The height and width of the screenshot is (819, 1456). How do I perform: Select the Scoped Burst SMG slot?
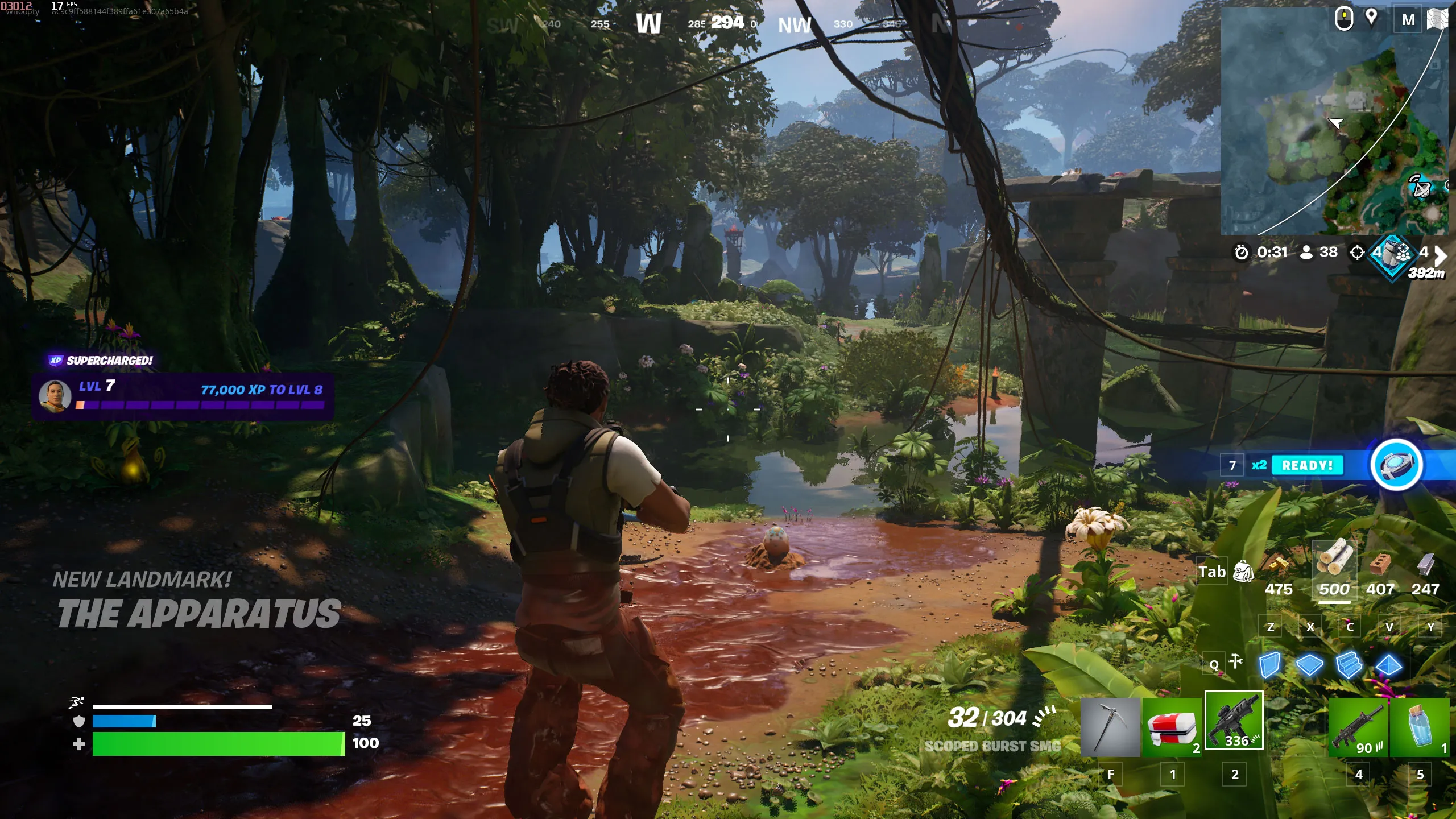(x=1234, y=721)
